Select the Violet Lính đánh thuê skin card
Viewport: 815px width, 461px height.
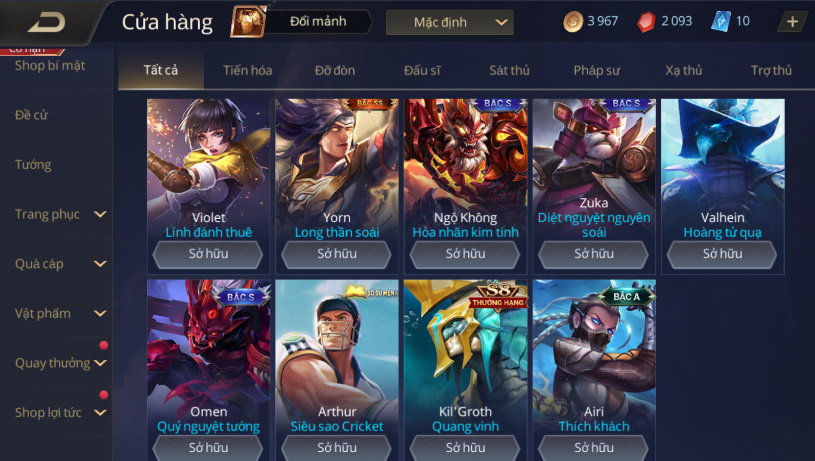click(x=208, y=170)
